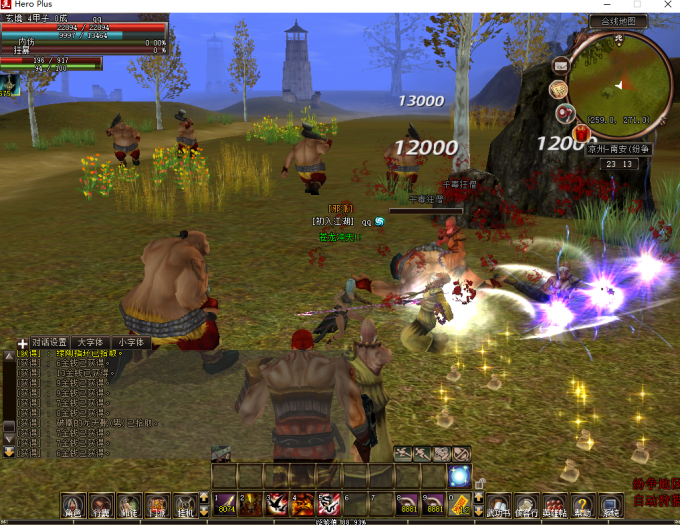
Task: Click the white plus button beside chat tabs
Action: tap(23, 343)
